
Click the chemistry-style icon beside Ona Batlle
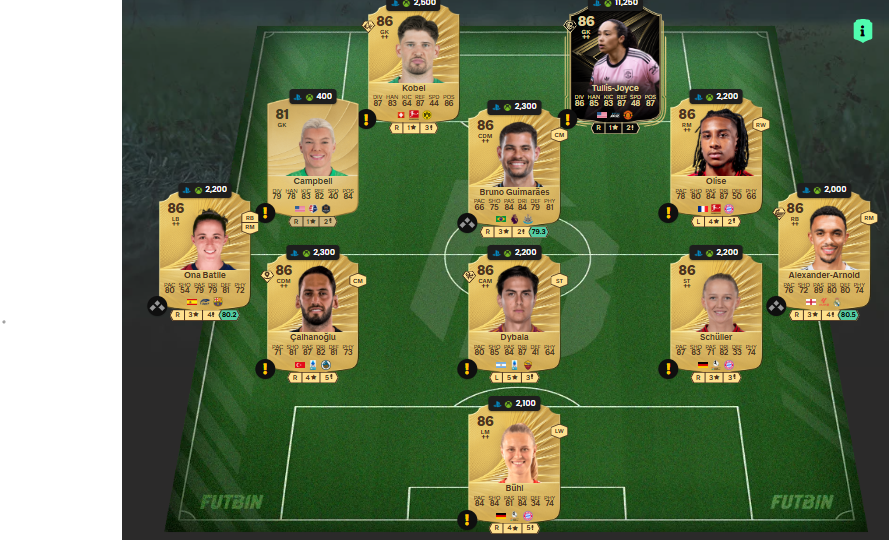158,306
